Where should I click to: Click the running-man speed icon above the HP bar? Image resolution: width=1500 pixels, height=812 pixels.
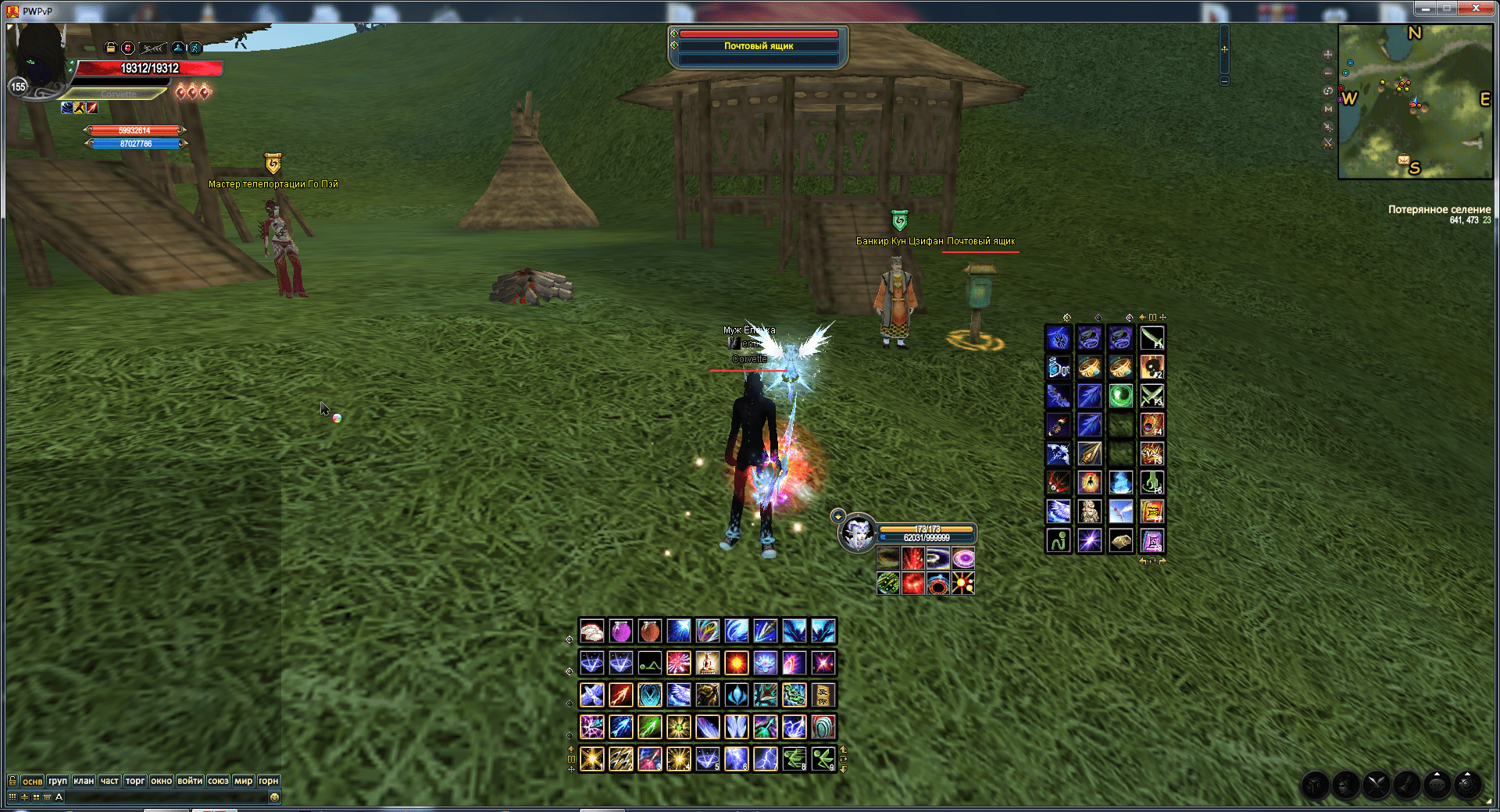pos(195,48)
